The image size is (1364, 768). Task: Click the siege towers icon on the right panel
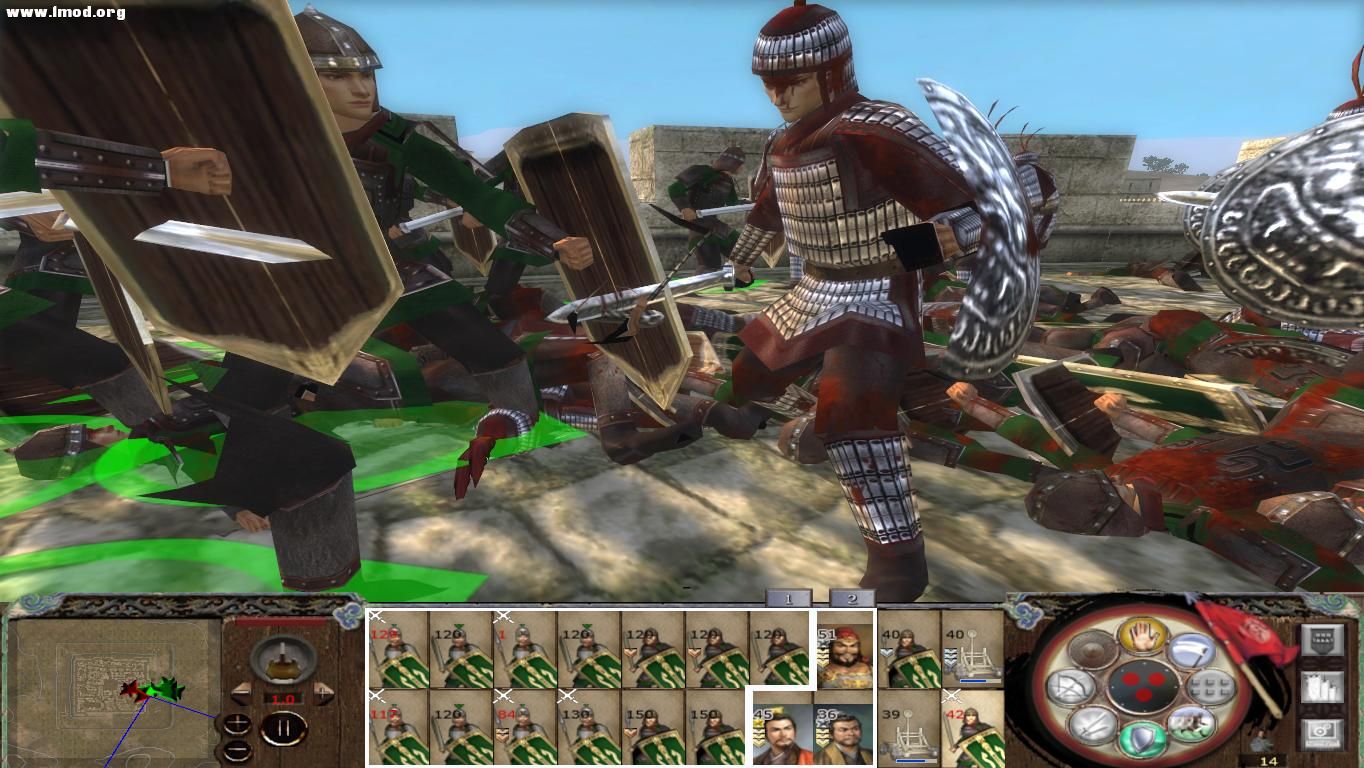point(1323,687)
